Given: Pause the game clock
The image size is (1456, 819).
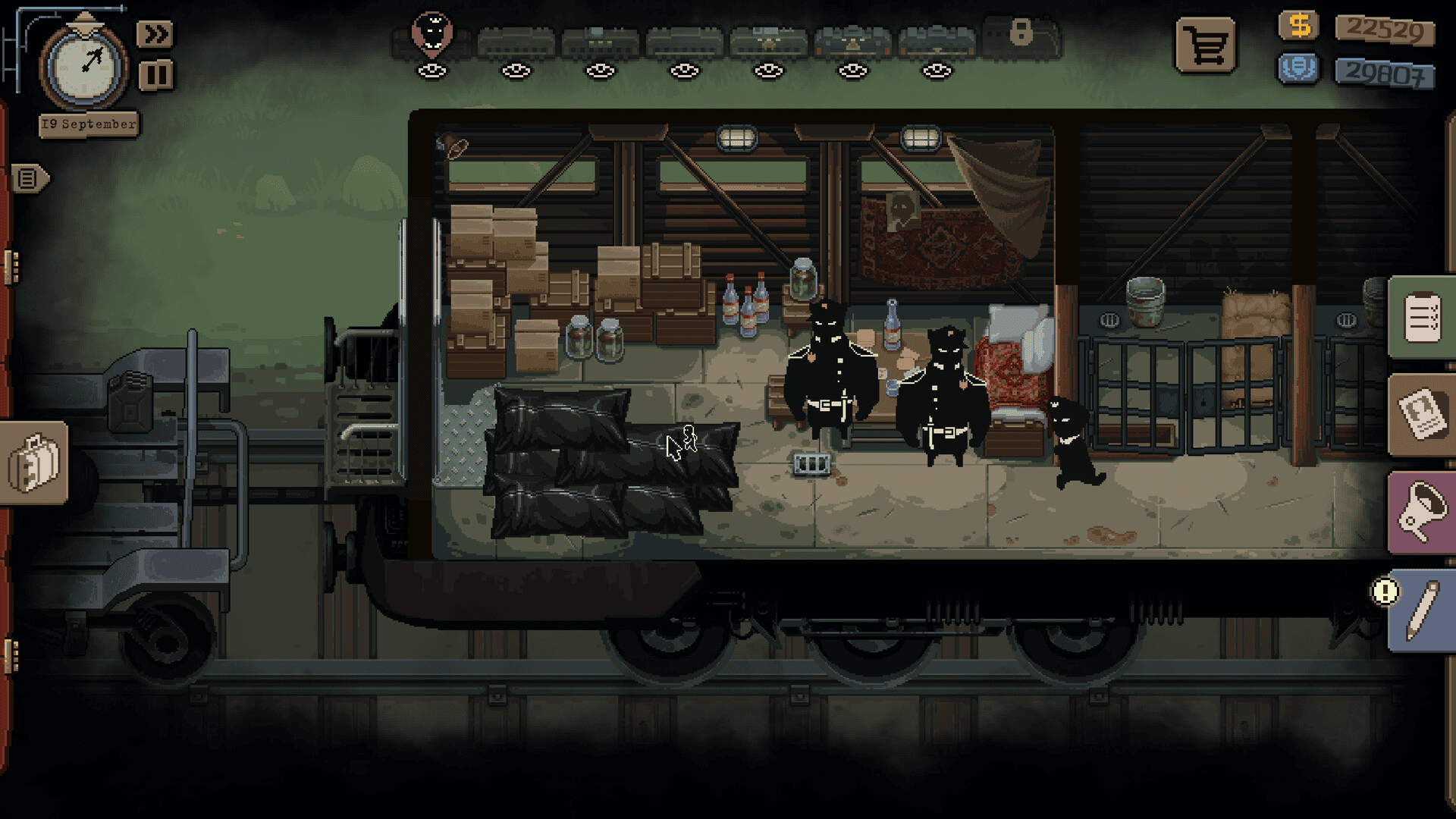Looking at the screenshot, I should pos(155,75).
